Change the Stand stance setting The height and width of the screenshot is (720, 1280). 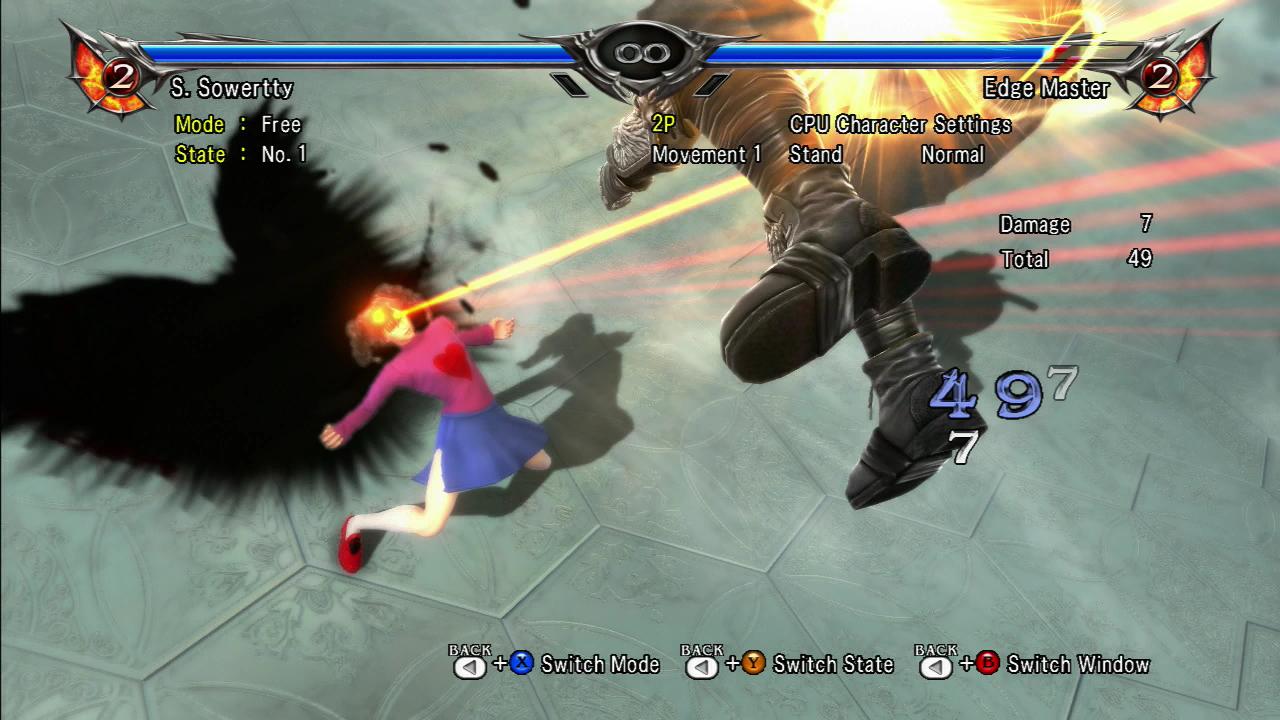[815, 155]
